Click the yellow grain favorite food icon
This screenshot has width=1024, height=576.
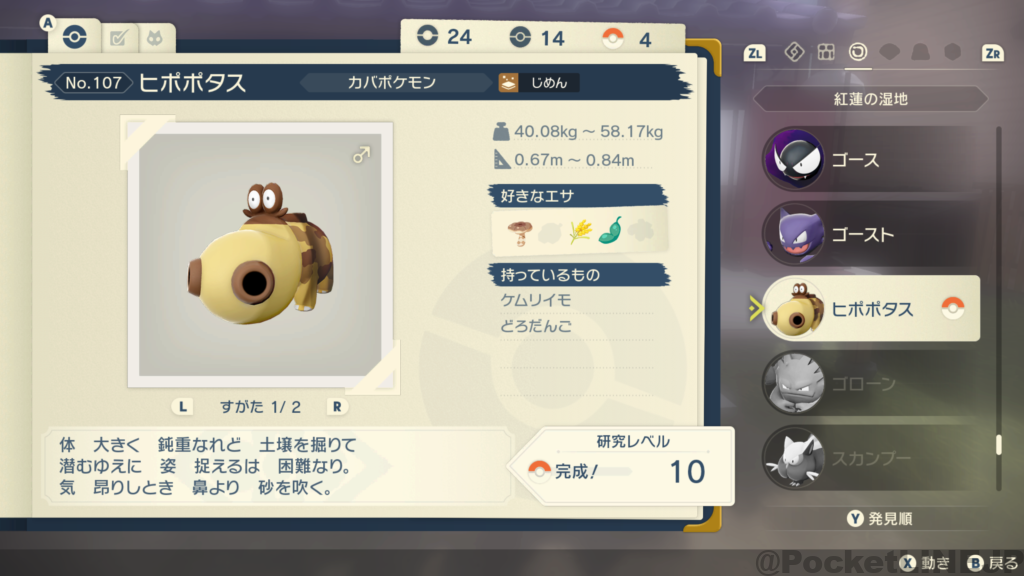[x=580, y=231]
